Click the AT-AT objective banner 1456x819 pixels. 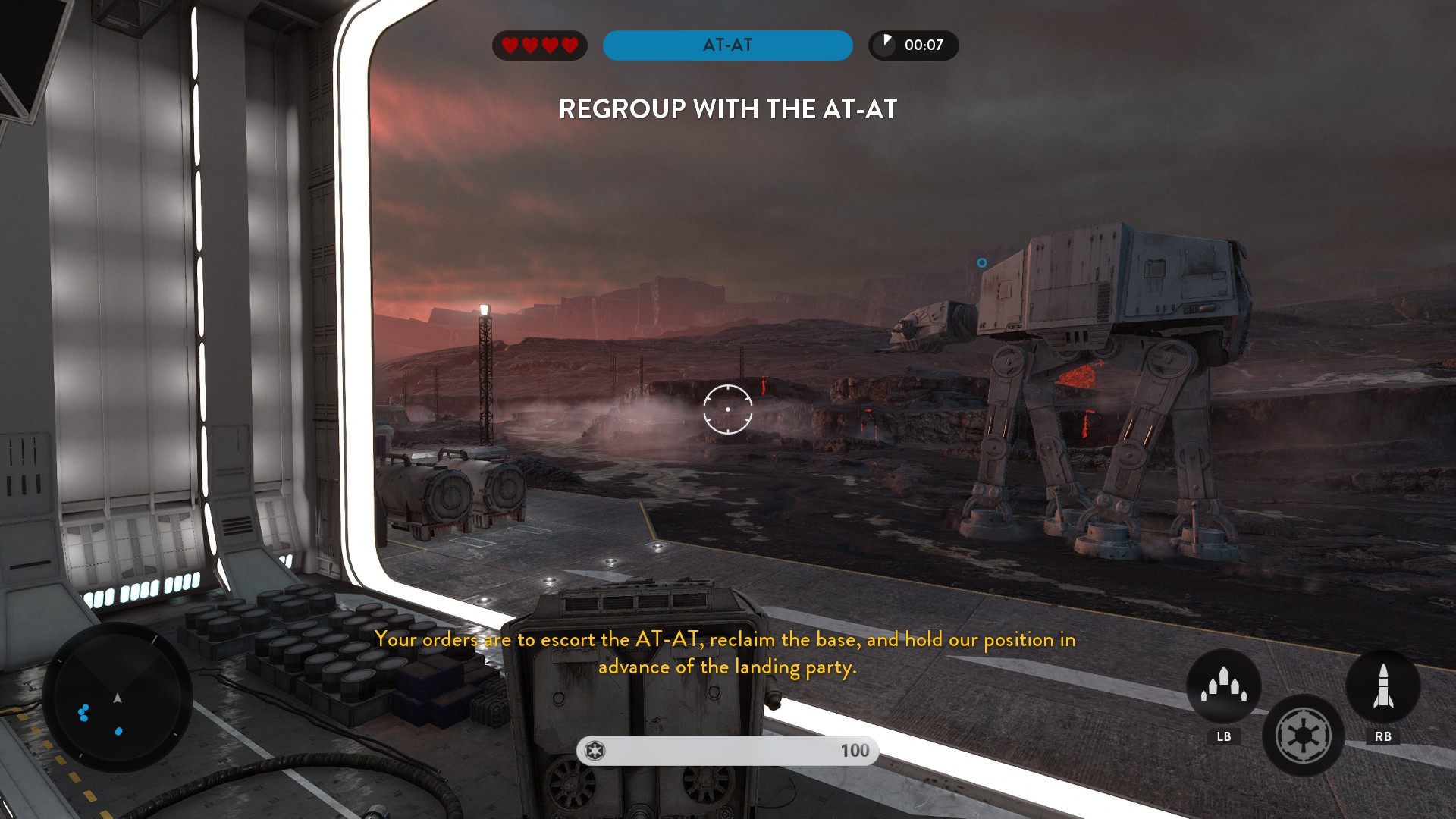tap(727, 45)
